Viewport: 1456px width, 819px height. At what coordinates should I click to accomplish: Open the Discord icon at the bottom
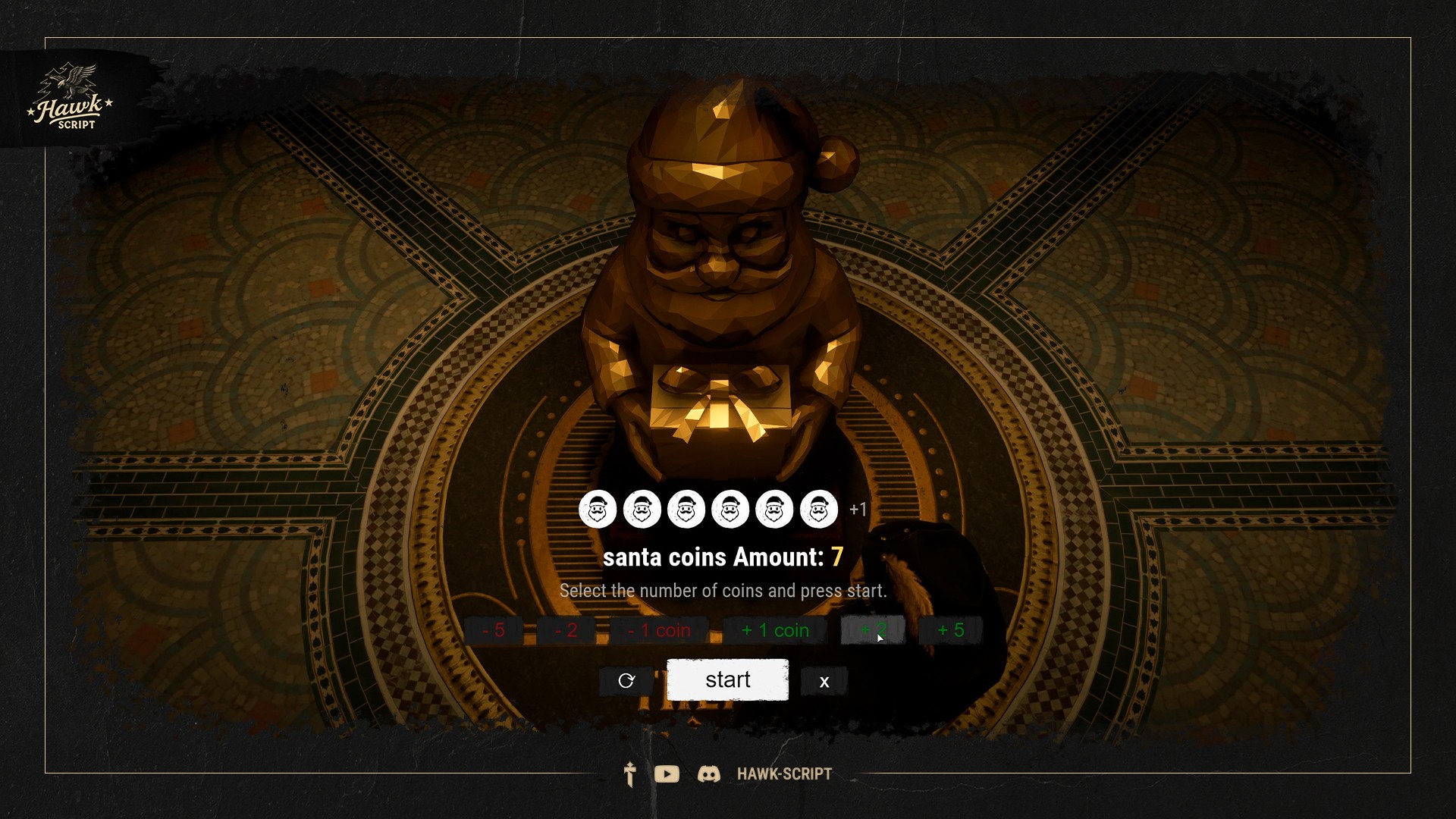710,774
